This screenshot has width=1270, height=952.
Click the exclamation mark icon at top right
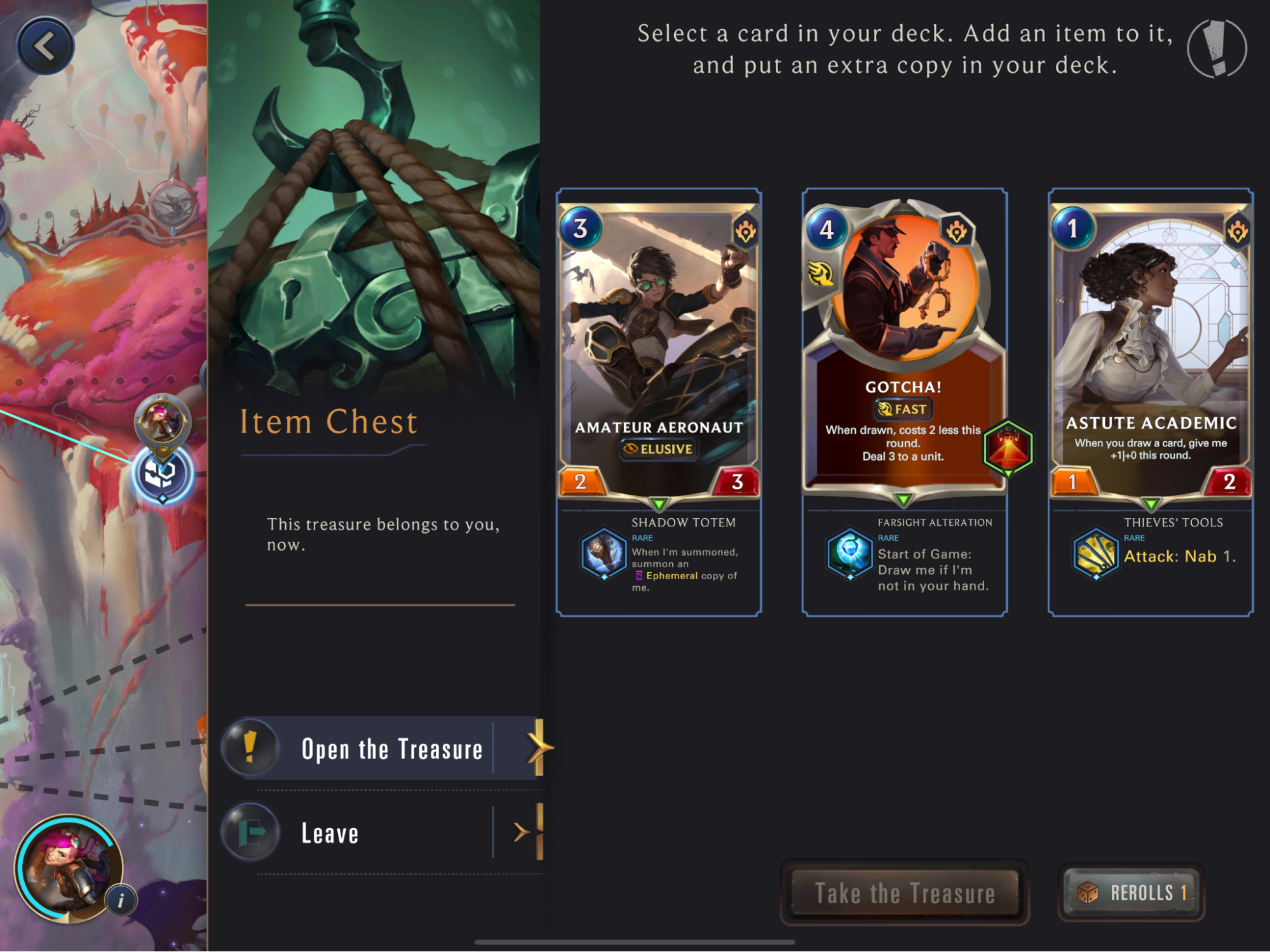[x=1217, y=49]
